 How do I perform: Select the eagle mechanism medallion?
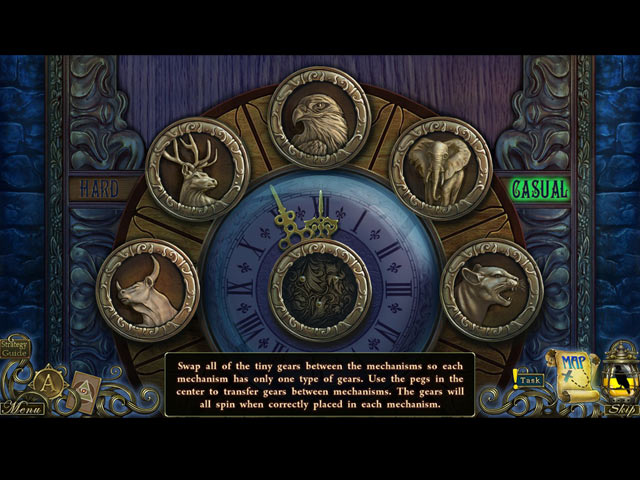coord(319,117)
